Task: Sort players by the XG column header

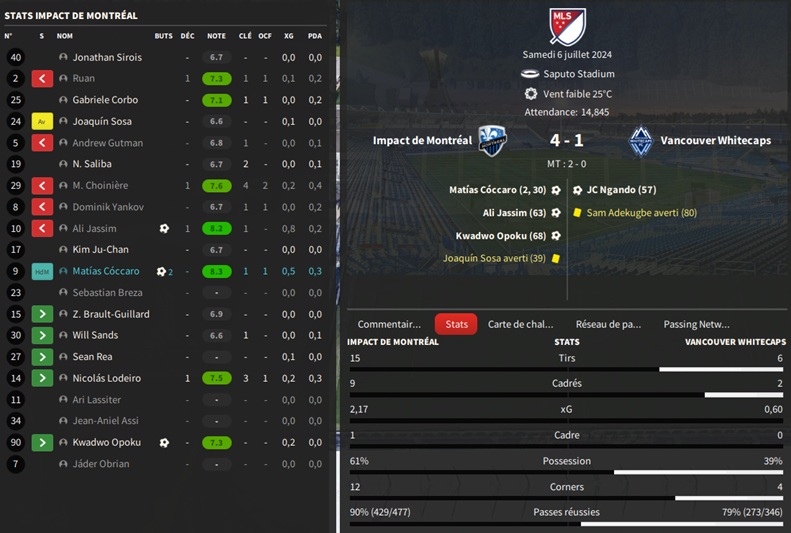Action: [289, 36]
